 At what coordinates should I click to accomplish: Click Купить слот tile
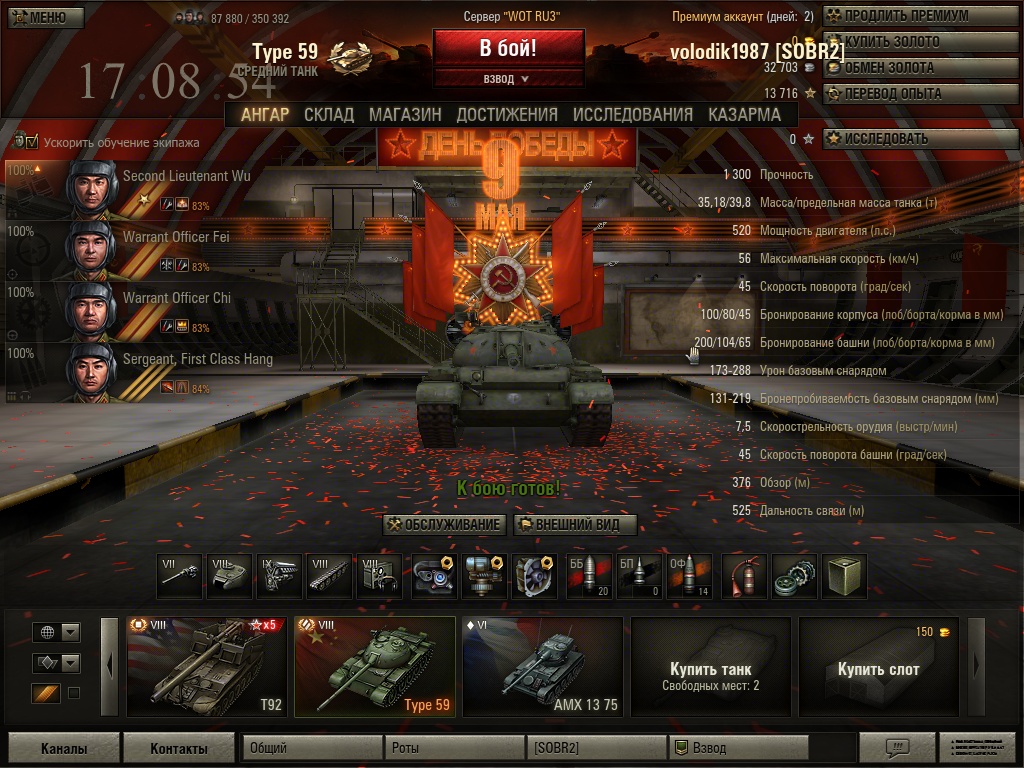(878, 666)
